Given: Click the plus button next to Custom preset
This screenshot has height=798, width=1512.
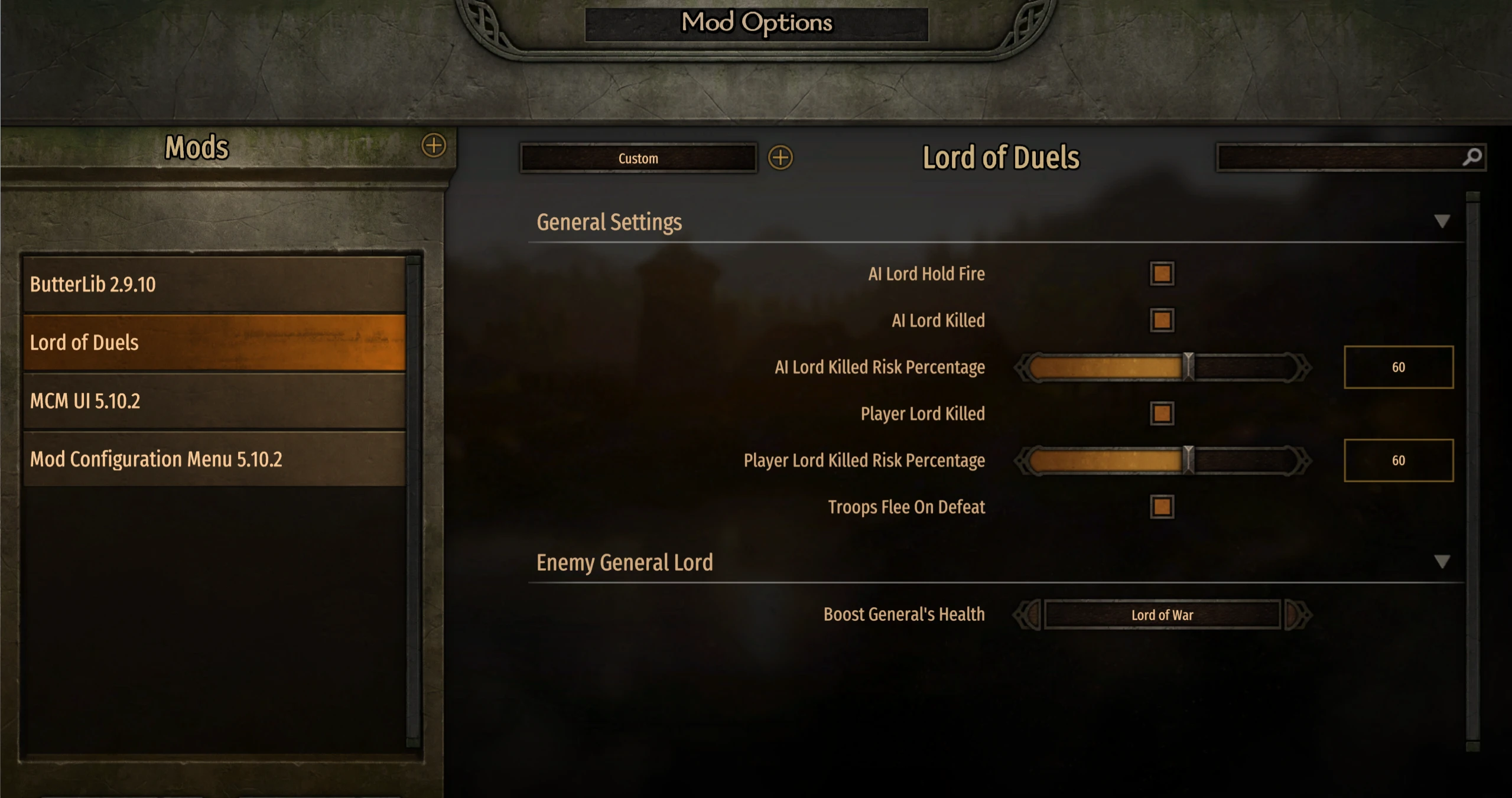Looking at the screenshot, I should click(780, 158).
